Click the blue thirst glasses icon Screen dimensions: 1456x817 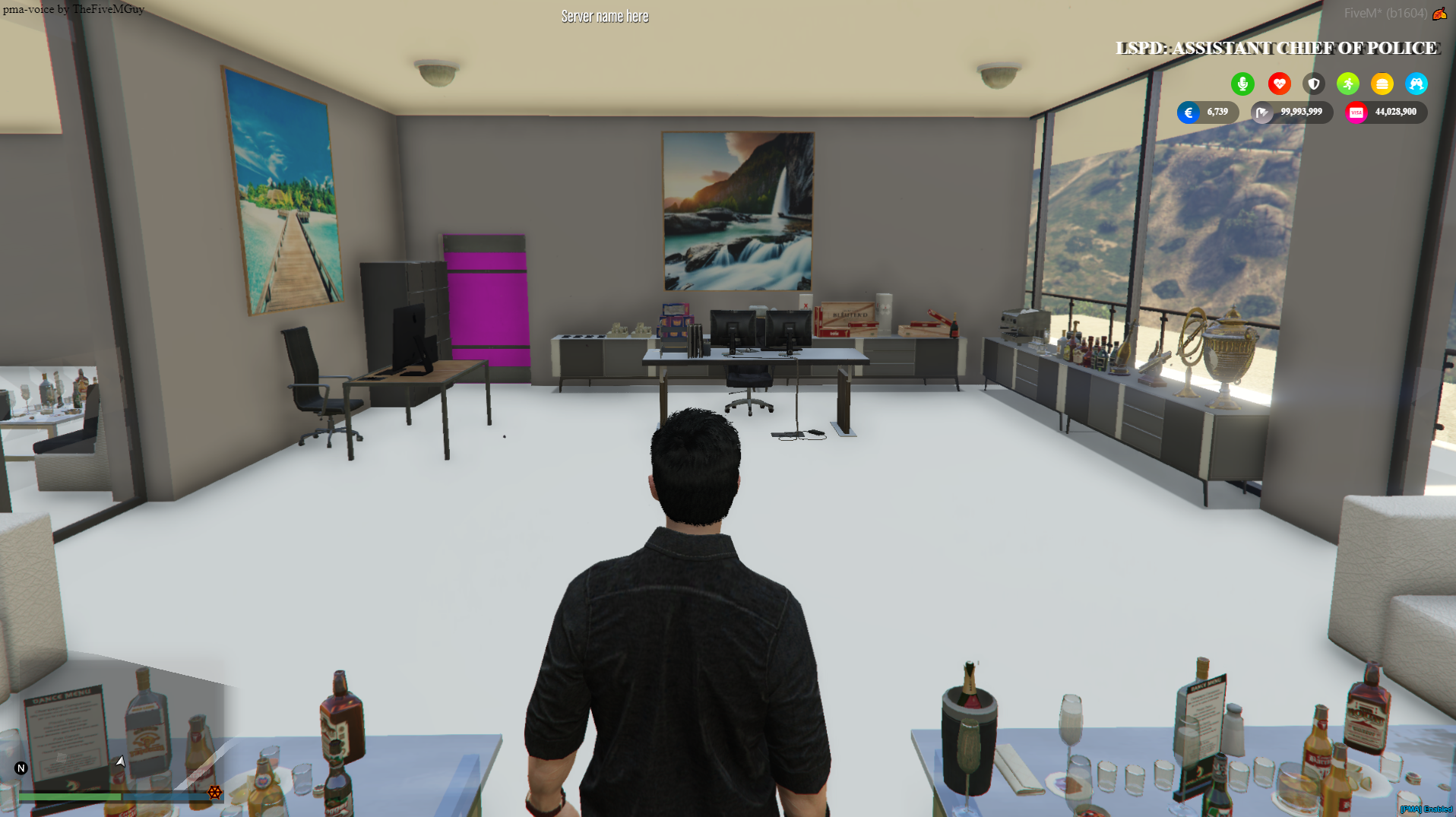[x=1416, y=84]
